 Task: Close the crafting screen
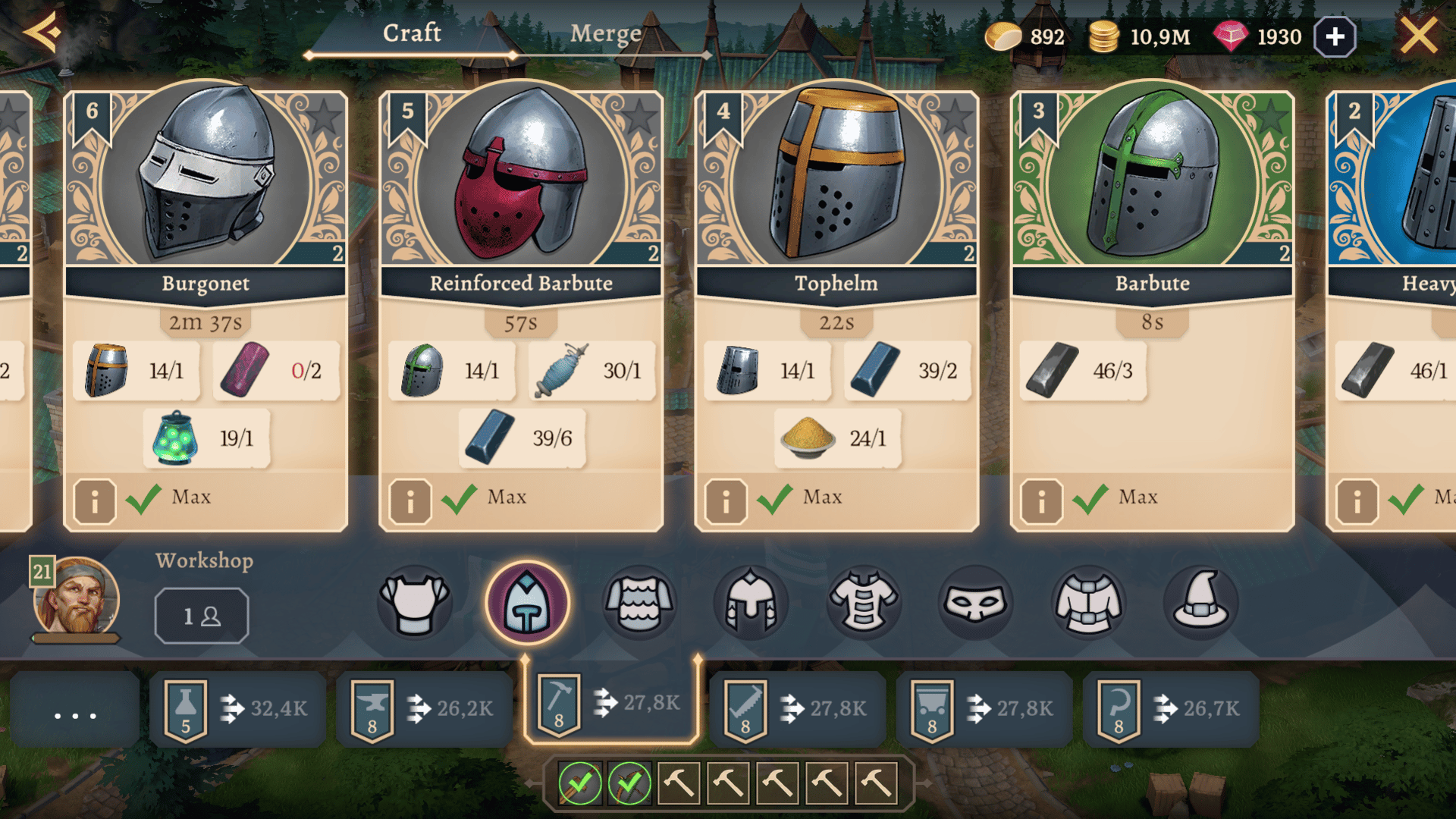pyautogui.click(x=1418, y=36)
